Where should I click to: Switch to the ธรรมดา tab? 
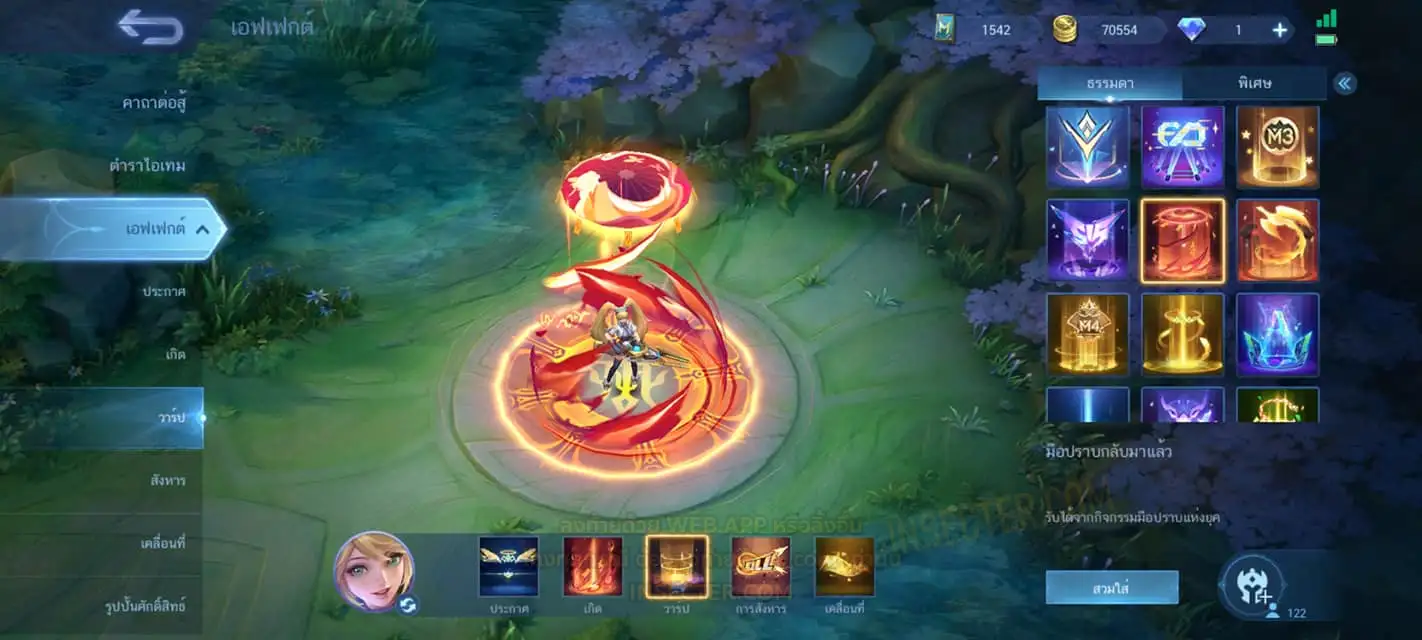[1109, 83]
